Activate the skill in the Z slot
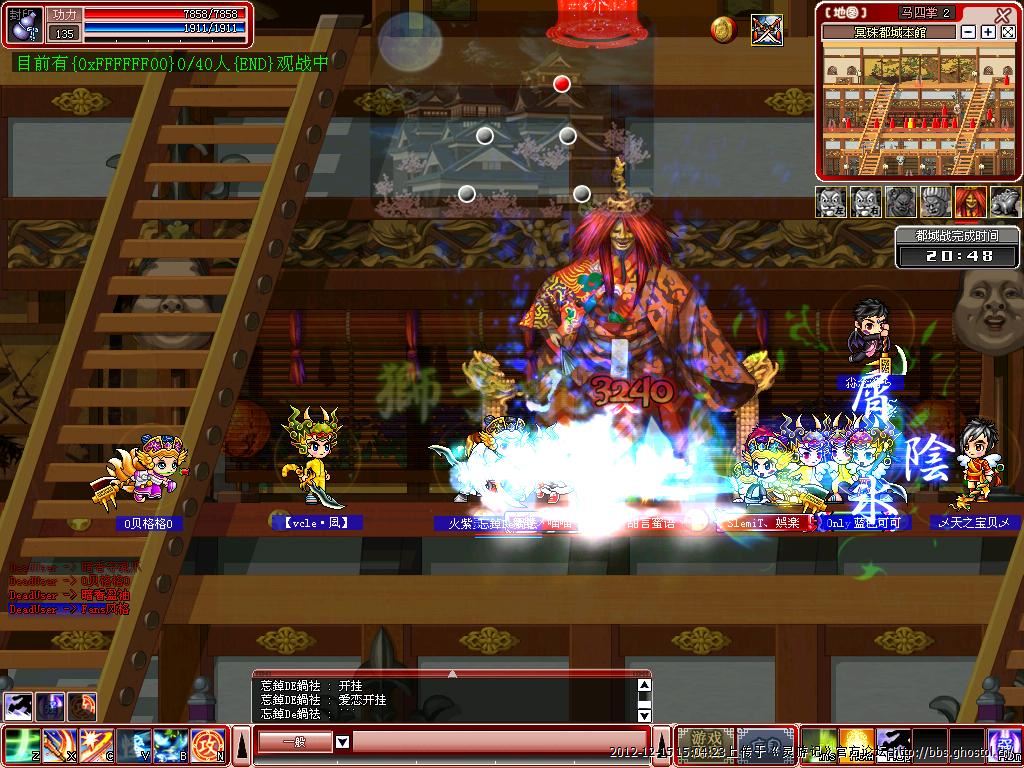 pyautogui.click(x=20, y=745)
